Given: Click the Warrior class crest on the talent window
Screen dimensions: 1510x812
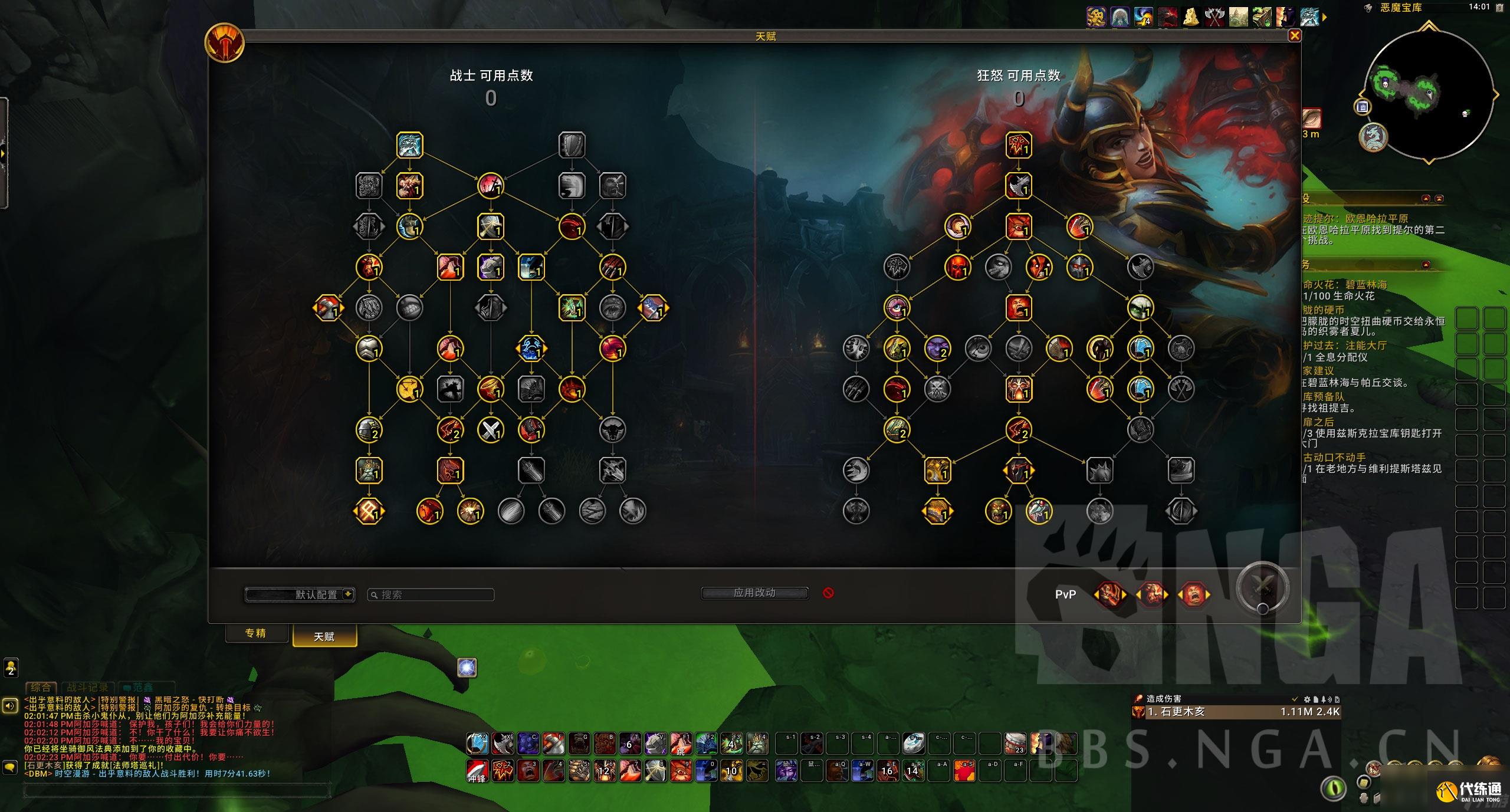Looking at the screenshot, I should [x=225, y=43].
